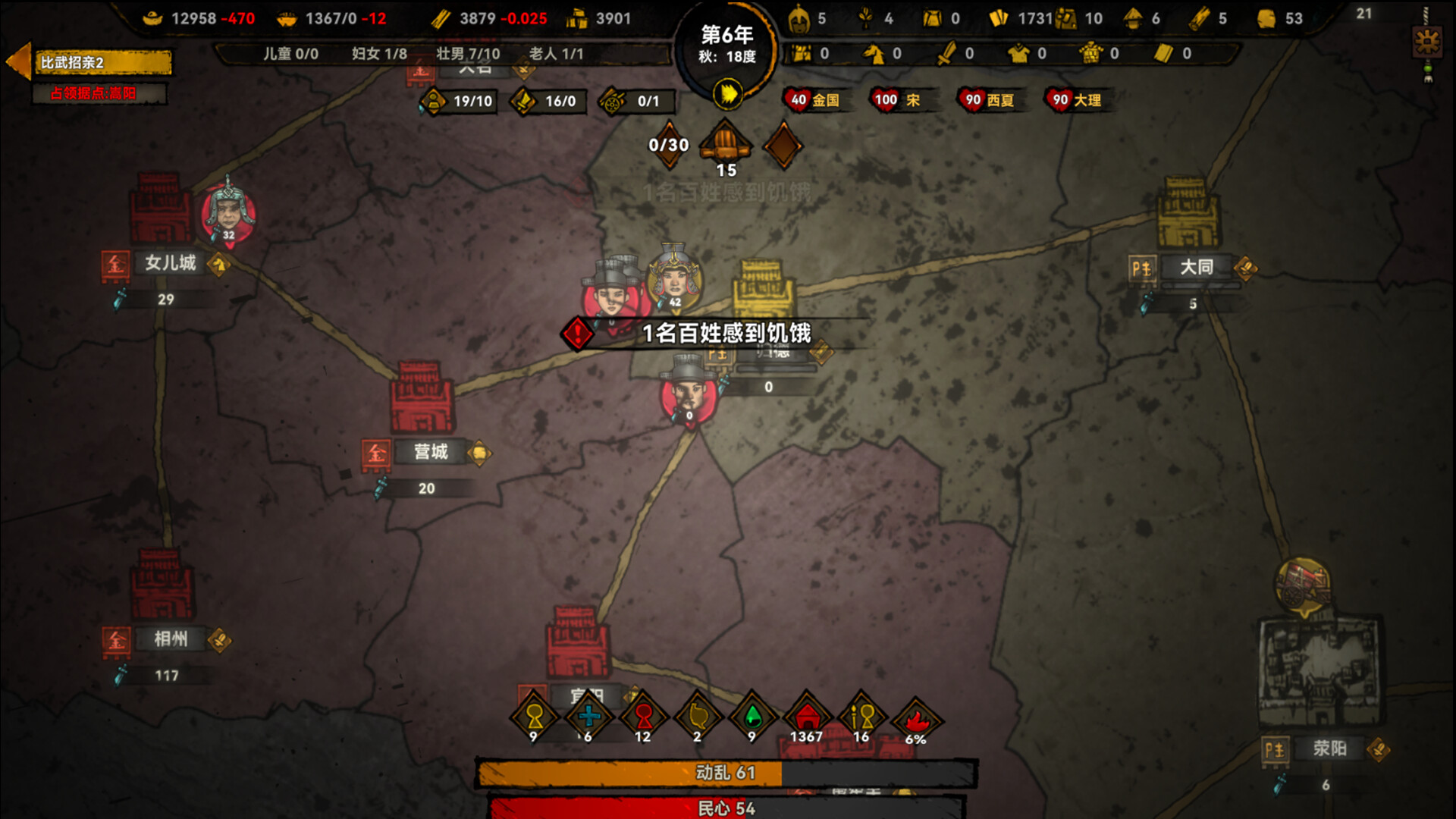The image size is (1456, 819).
Task: Click the hammer construction icon showing 15
Action: (x=723, y=143)
